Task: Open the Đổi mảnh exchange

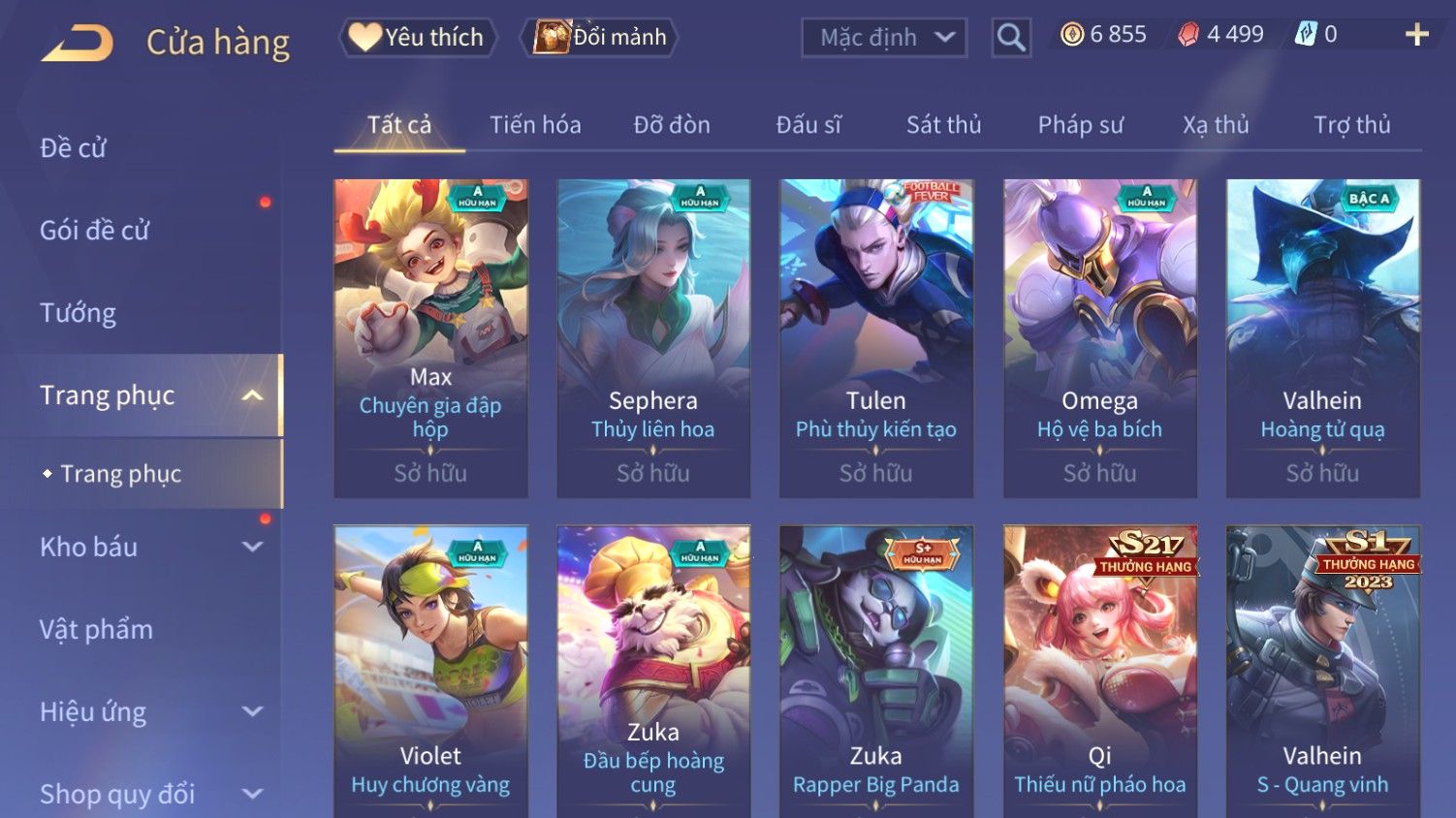Action: (600, 38)
